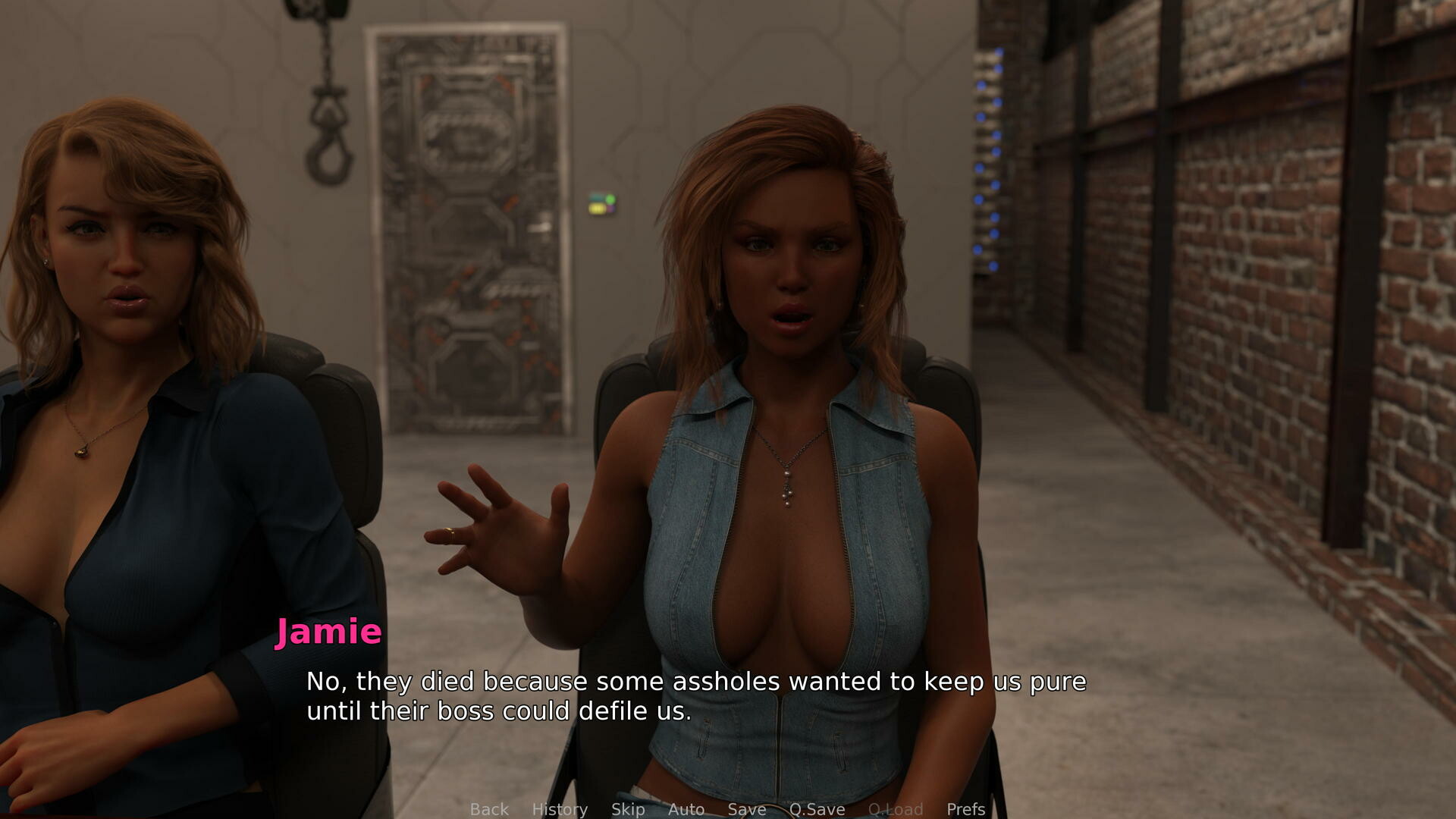Click the keypad panel beside the door
Viewport: 1456px width, 819px height.
pyautogui.click(x=601, y=202)
